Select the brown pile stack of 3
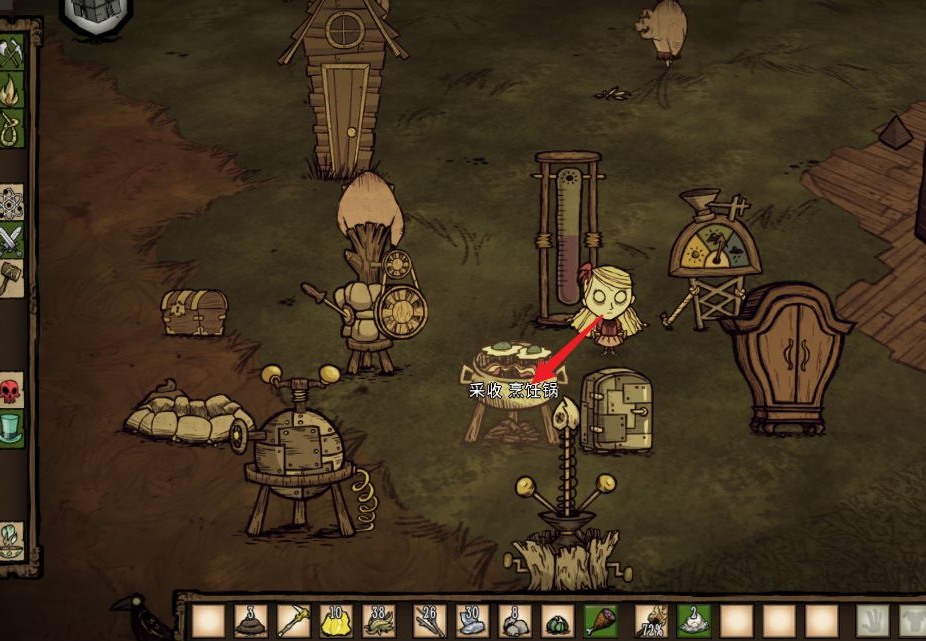This screenshot has height=641, width=926. pyautogui.click(x=250, y=621)
